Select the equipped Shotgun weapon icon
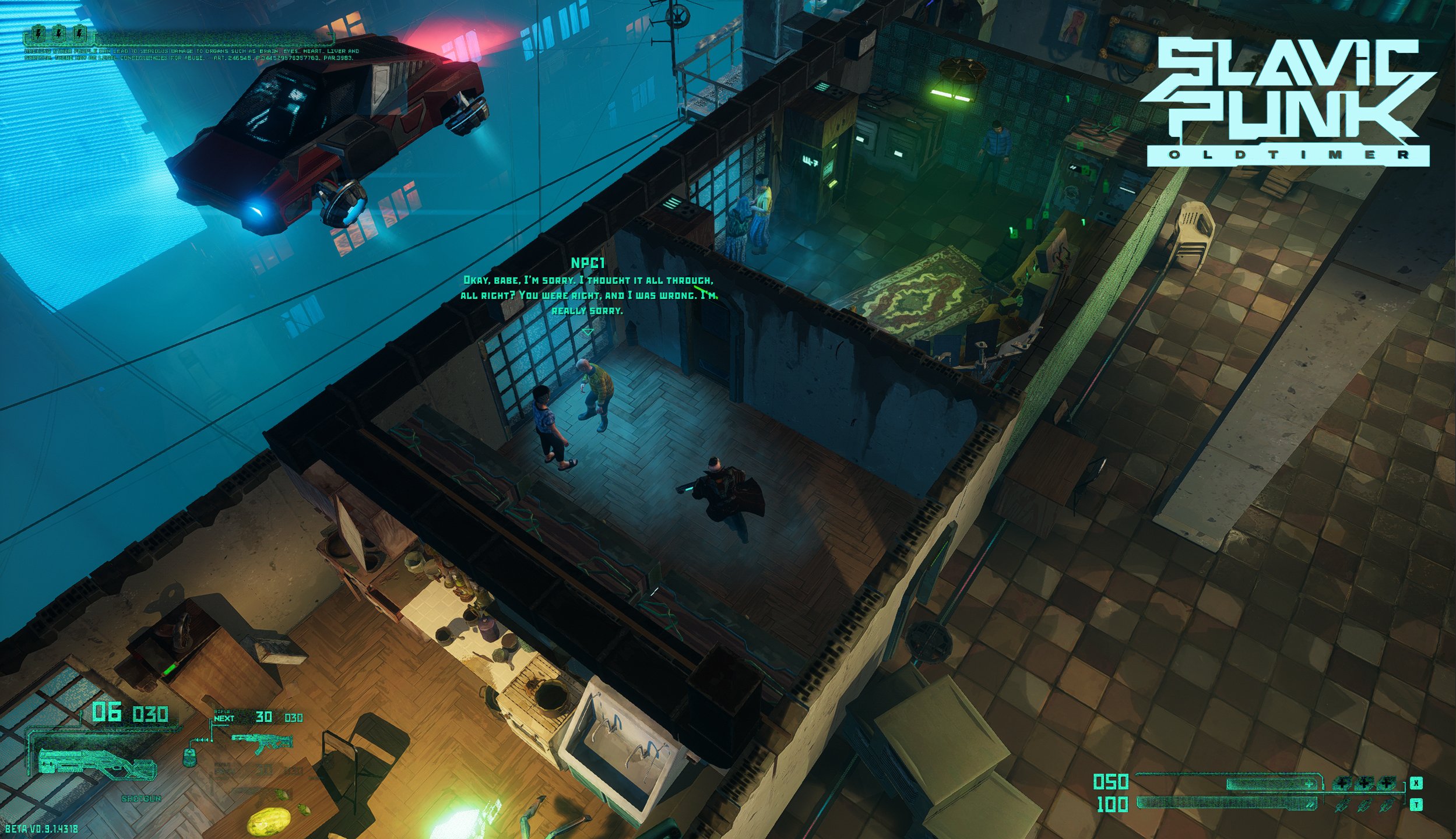Screen dimensions: 1456x839 point(97,764)
